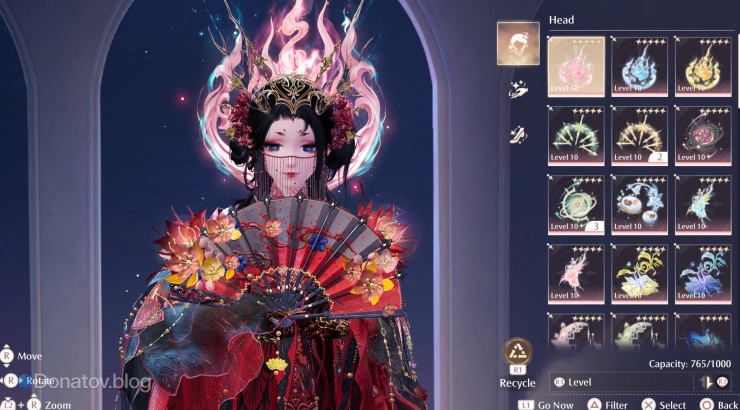Choose the blue flame headpiece item

639,66
